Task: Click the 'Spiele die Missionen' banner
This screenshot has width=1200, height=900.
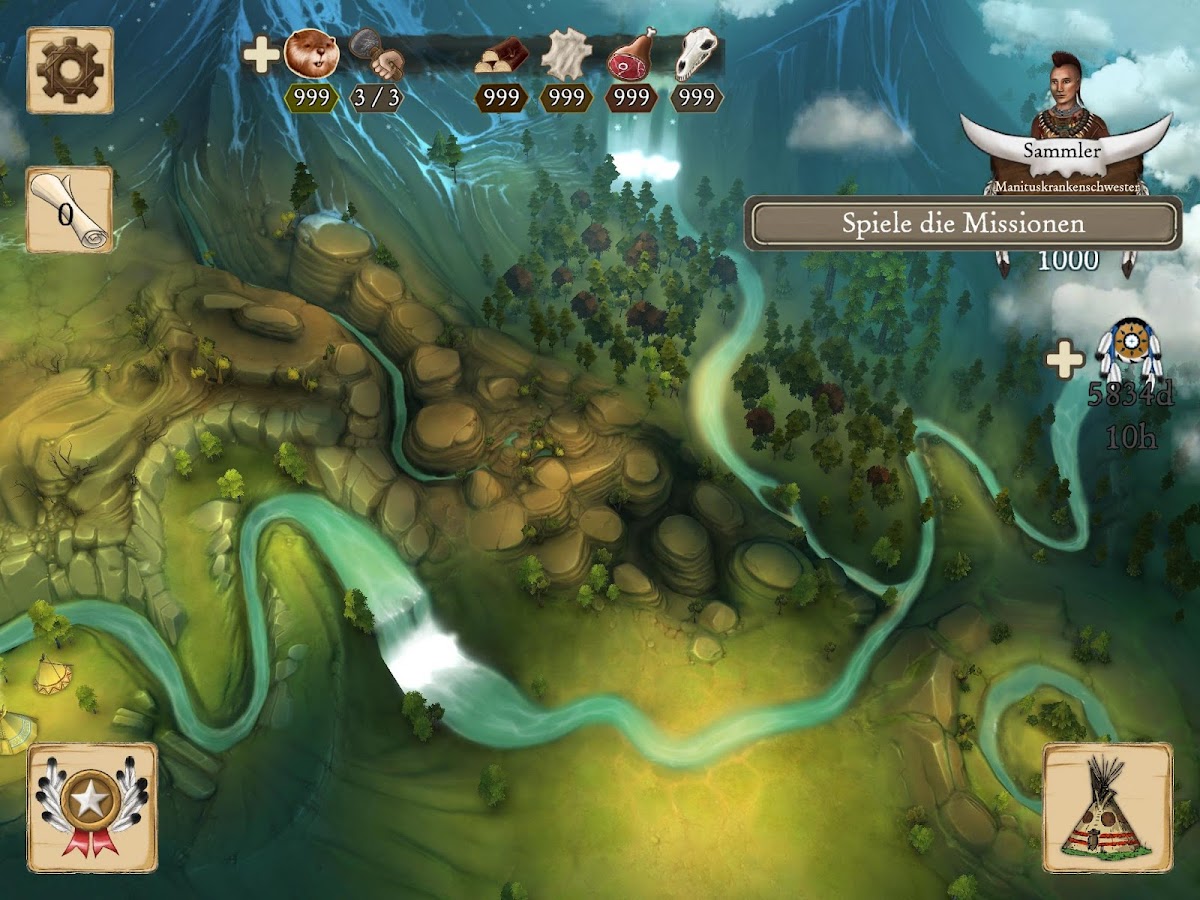Action: (x=963, y=223)
